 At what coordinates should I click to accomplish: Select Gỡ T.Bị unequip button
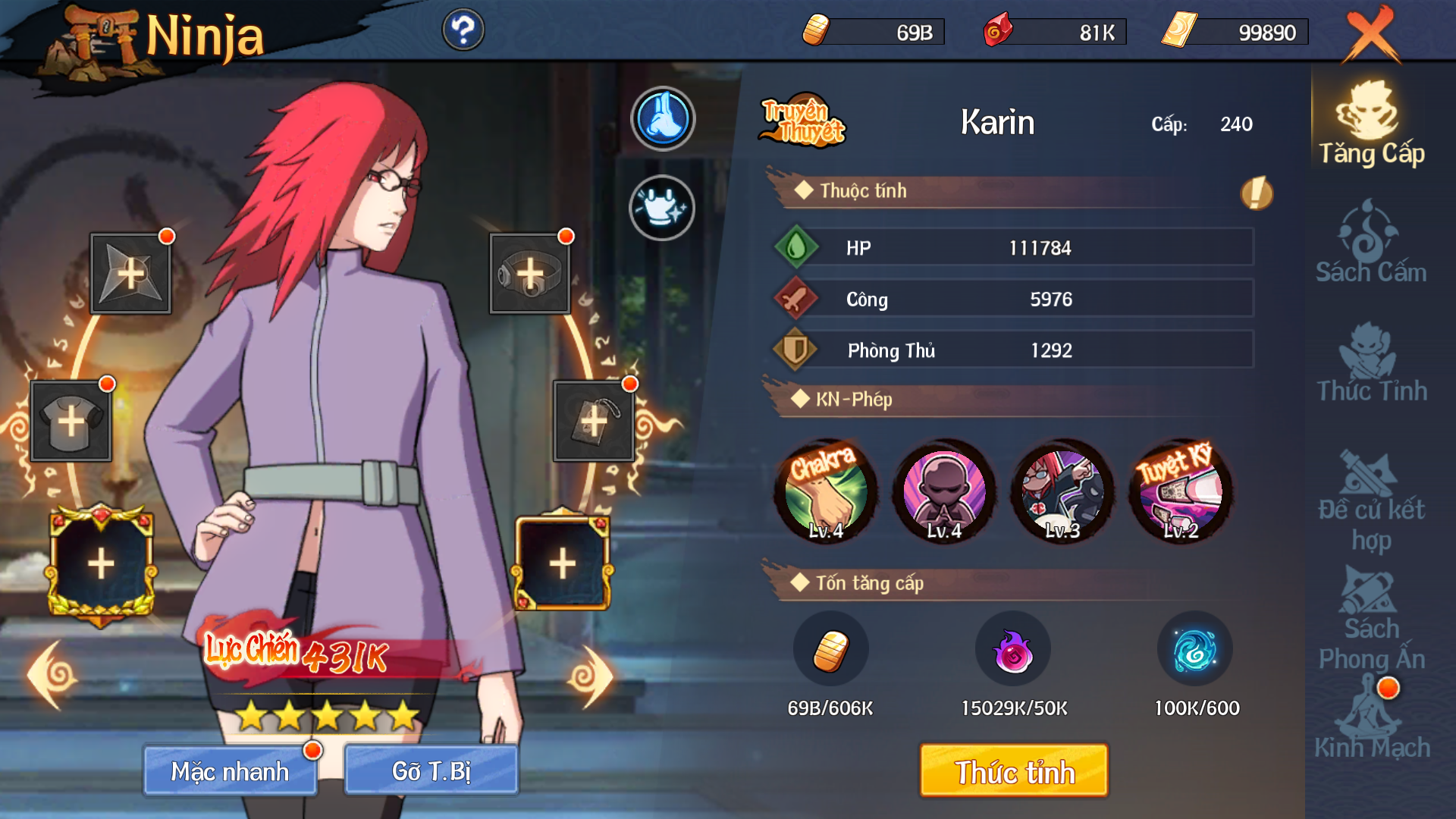click(x=431, y=770)
